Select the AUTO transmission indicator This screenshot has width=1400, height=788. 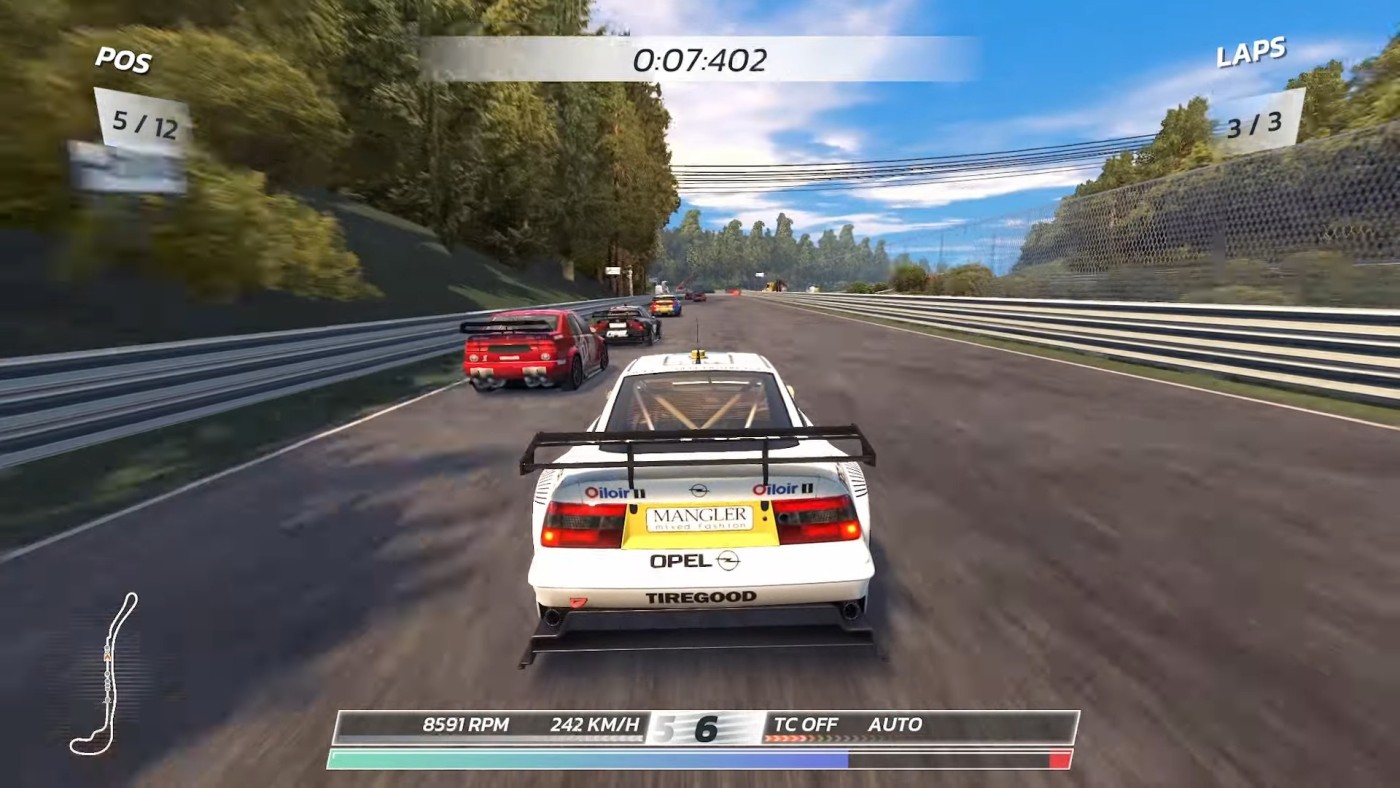click(895, 725)
